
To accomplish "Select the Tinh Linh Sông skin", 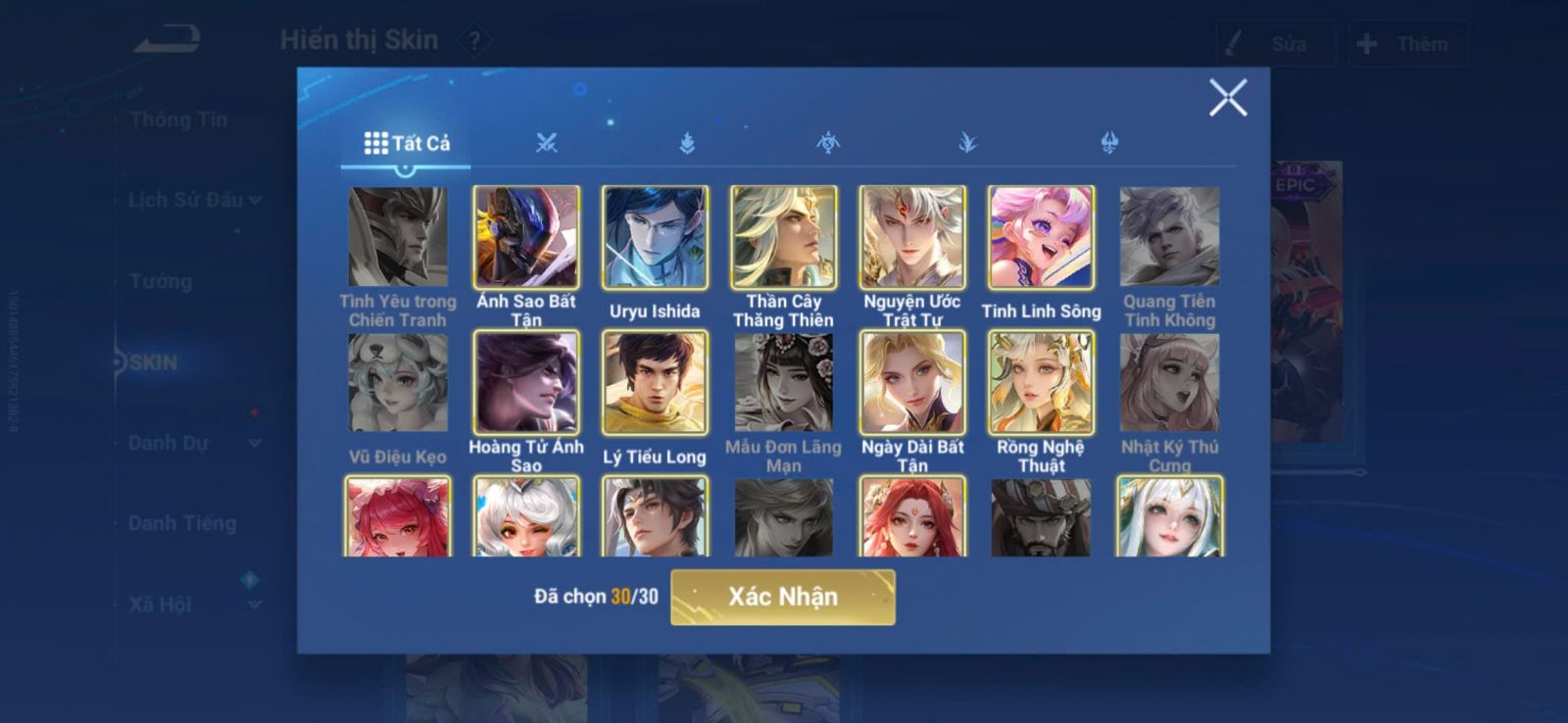I will 1041,238.
